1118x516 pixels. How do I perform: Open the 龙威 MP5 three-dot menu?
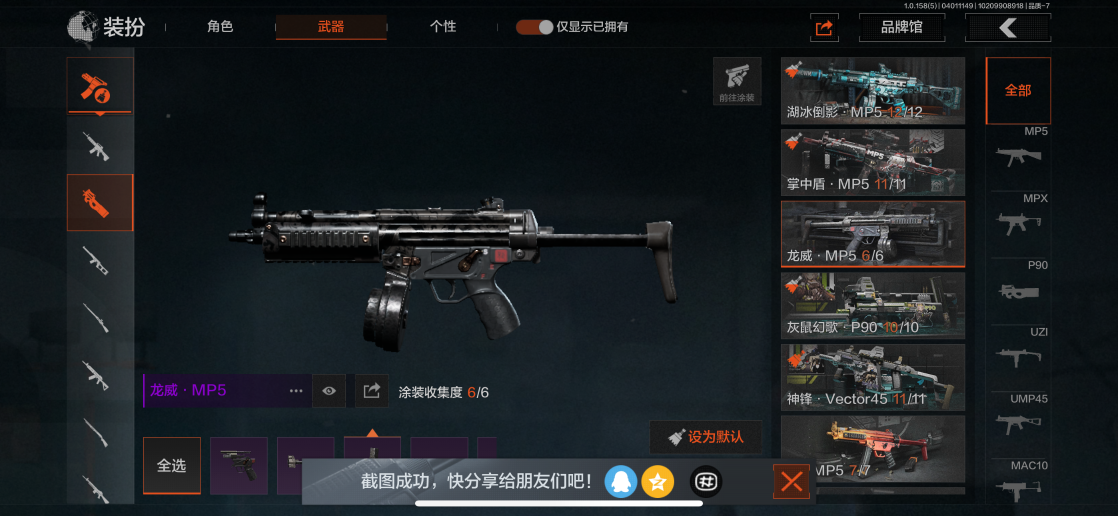click(x=296, y=391)
